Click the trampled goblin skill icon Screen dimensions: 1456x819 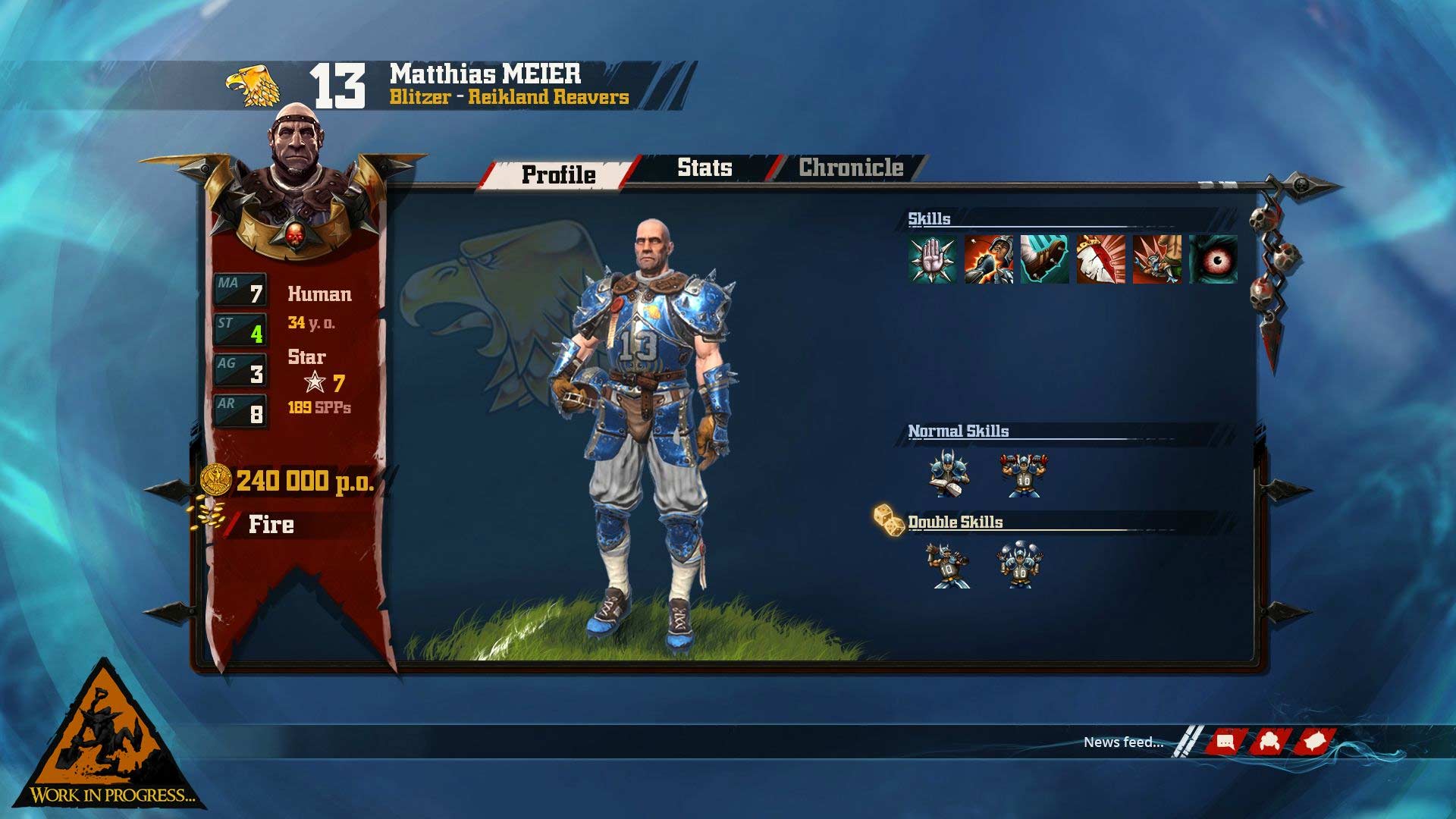pyautogui.click(x=1157, y=259)
